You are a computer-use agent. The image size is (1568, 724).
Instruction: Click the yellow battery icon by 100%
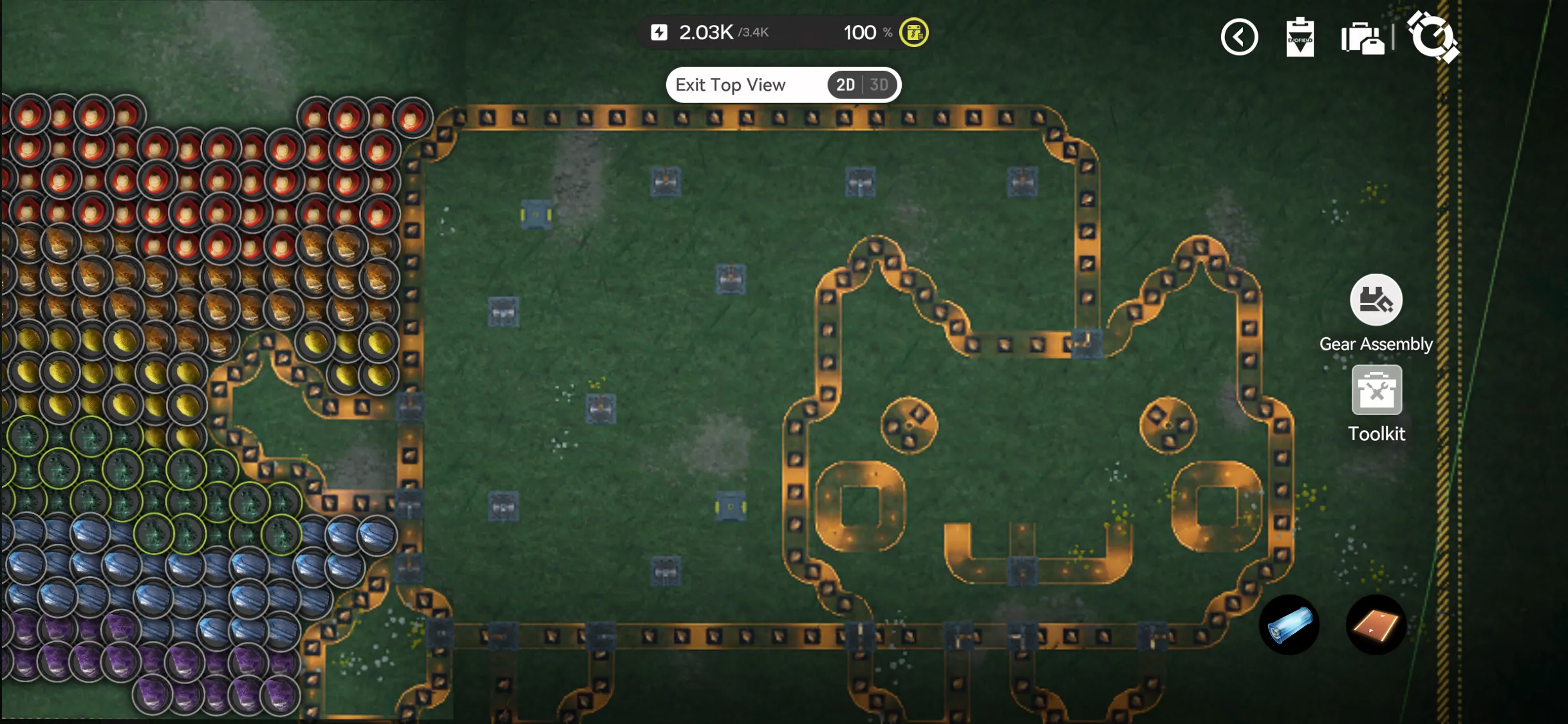point(913,32)
